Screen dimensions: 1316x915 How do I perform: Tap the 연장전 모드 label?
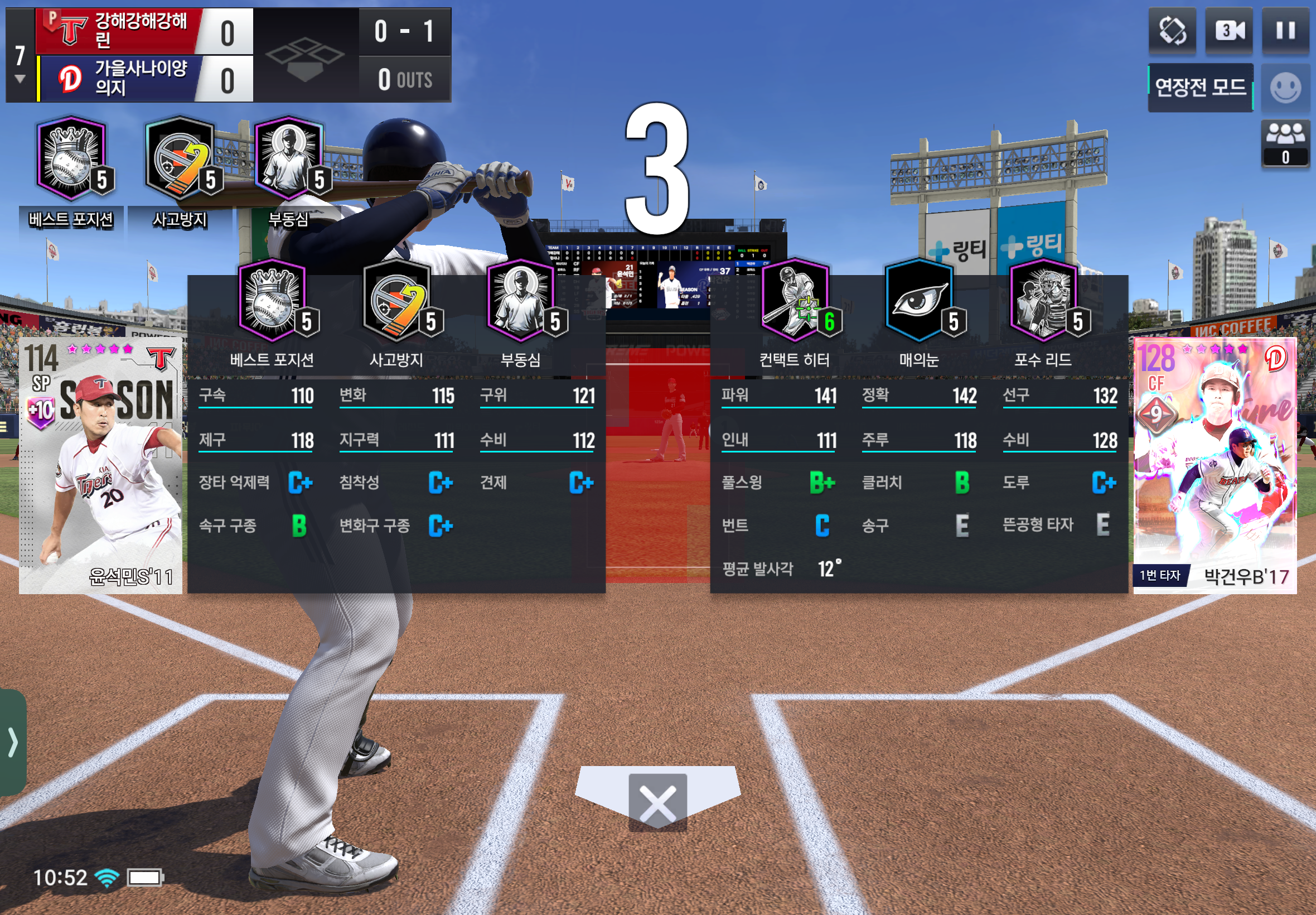(x=1200, y=88)
